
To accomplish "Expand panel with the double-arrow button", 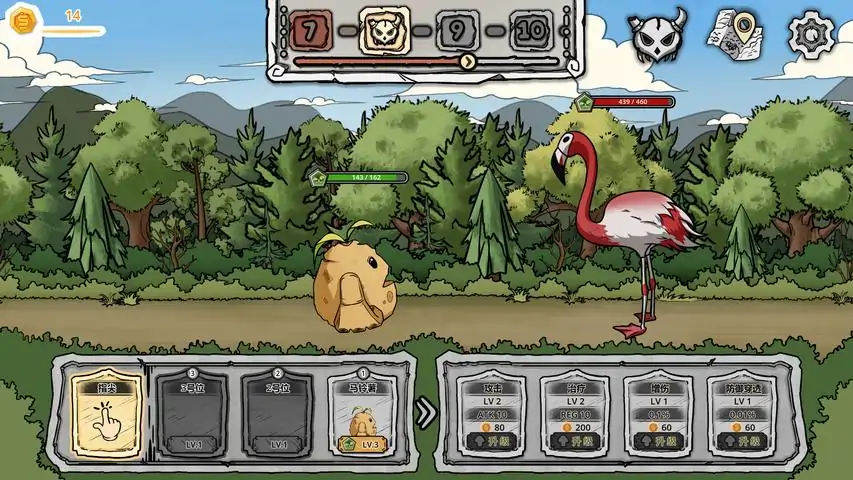I will 426,412.
